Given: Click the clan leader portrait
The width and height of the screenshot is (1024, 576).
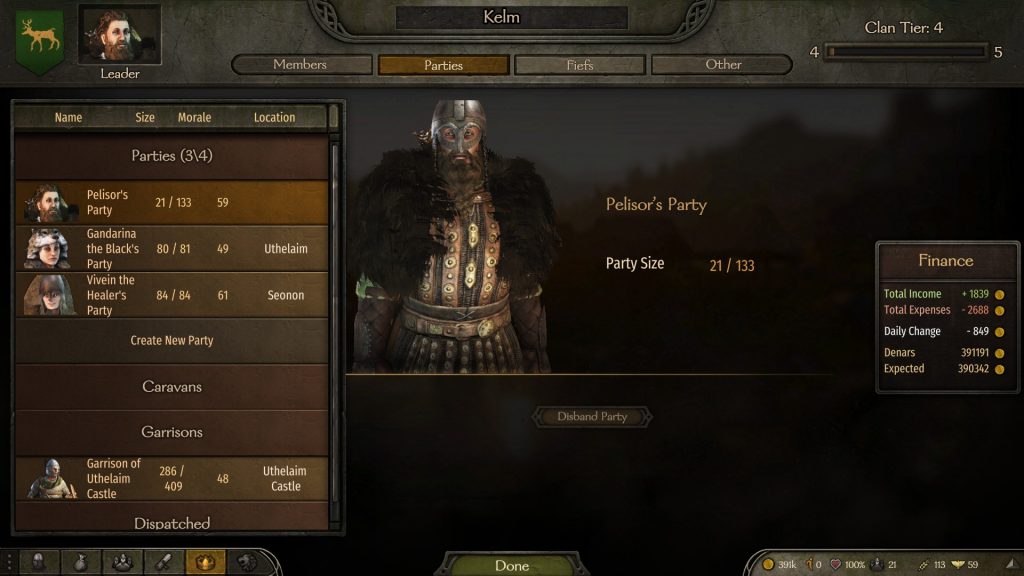Looking at the screenshot, I should pos(120,37).
